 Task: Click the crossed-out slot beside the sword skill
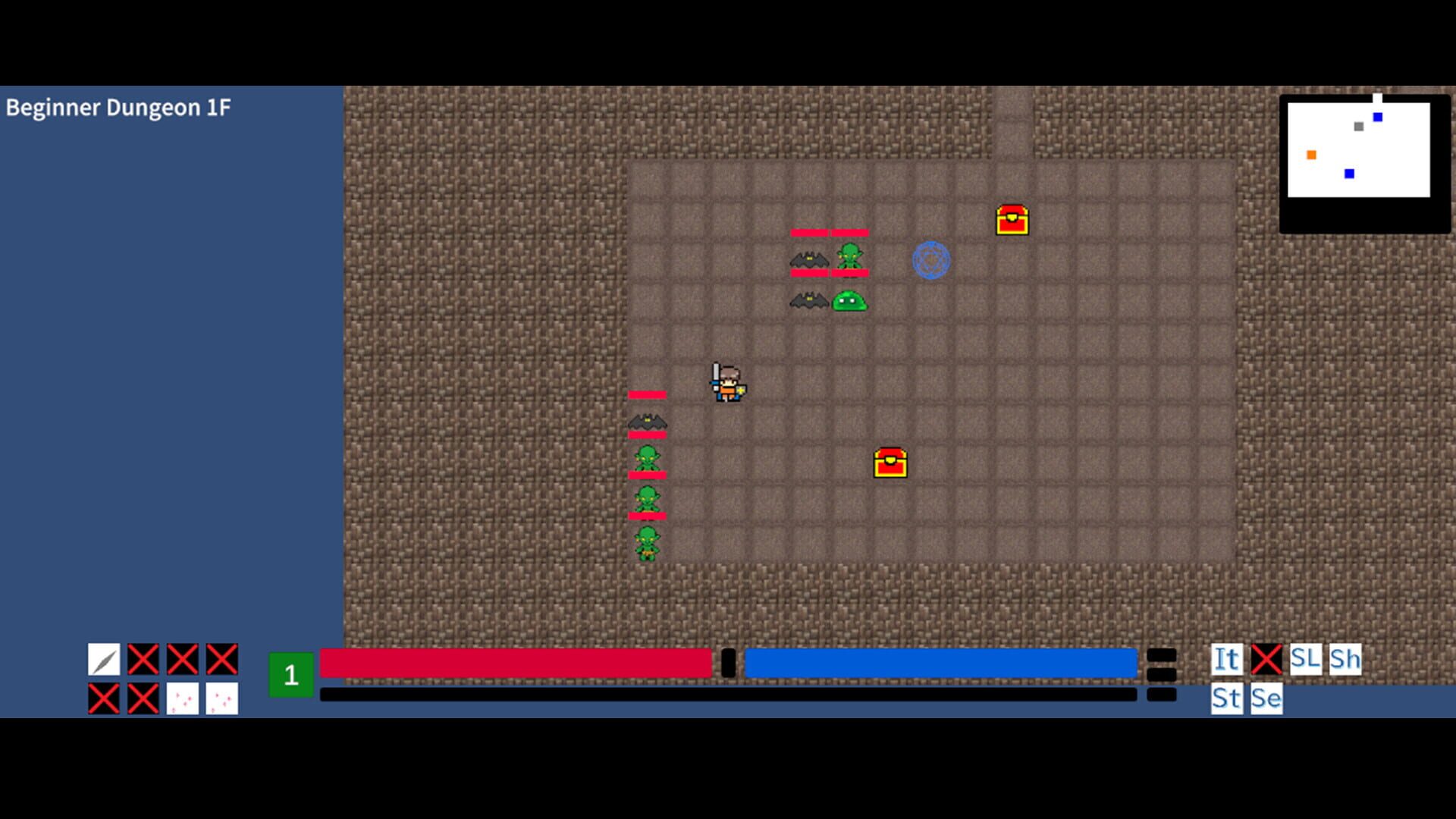point(142,659)
